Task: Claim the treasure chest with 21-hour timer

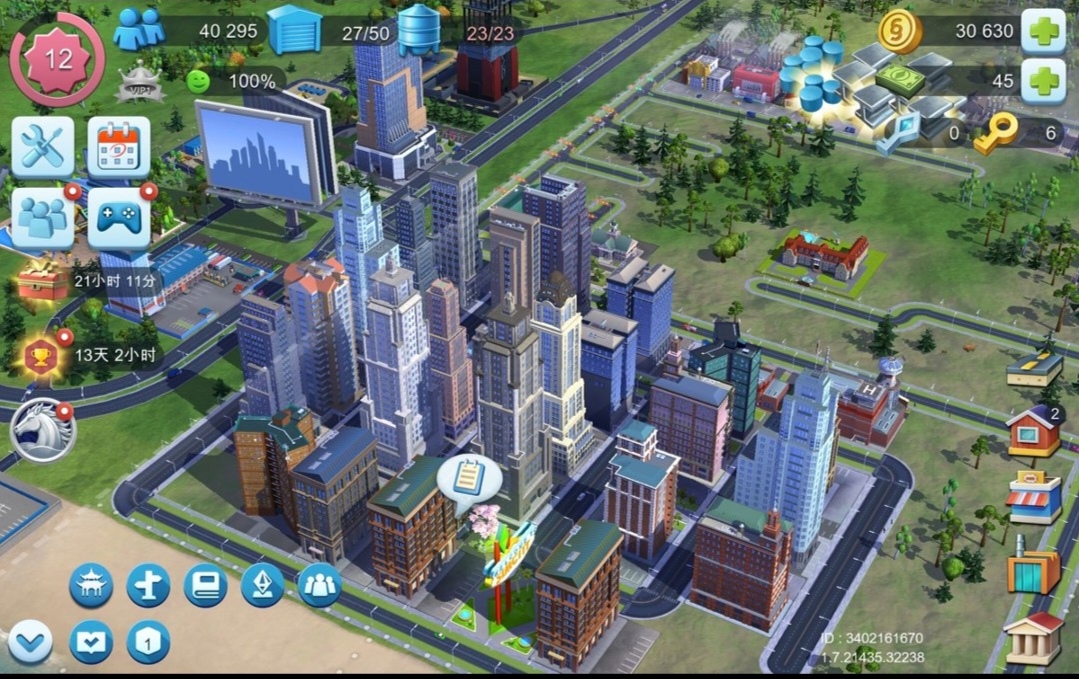Action: 42,280
